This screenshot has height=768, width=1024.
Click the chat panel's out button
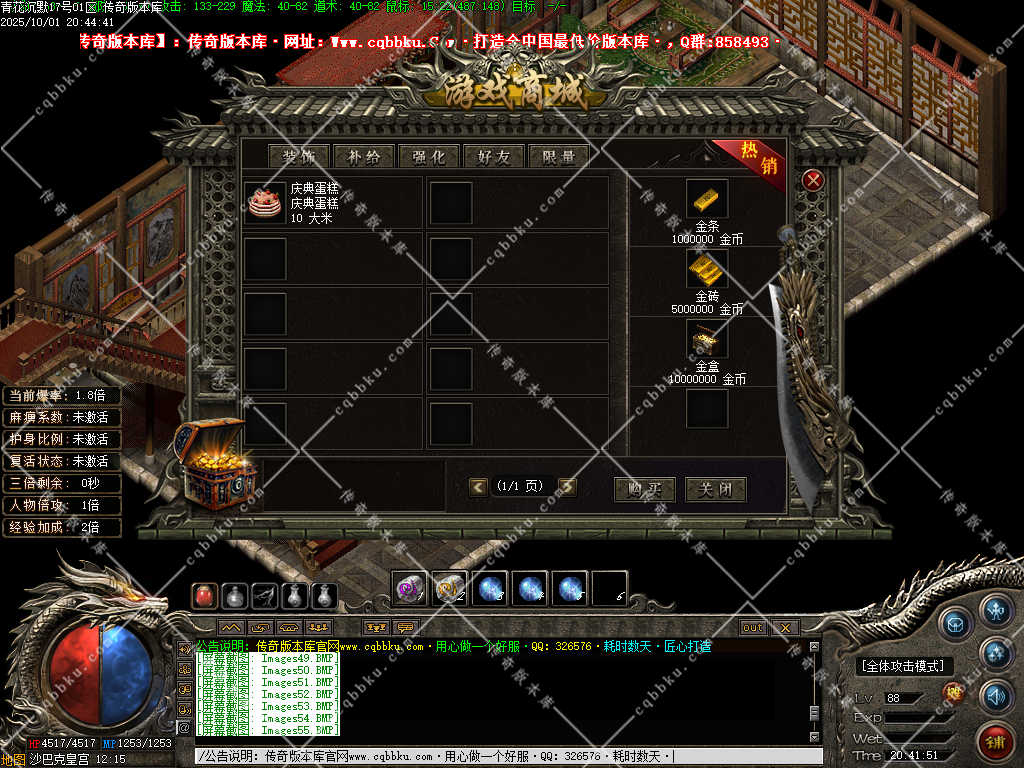[x=753, y=628]
